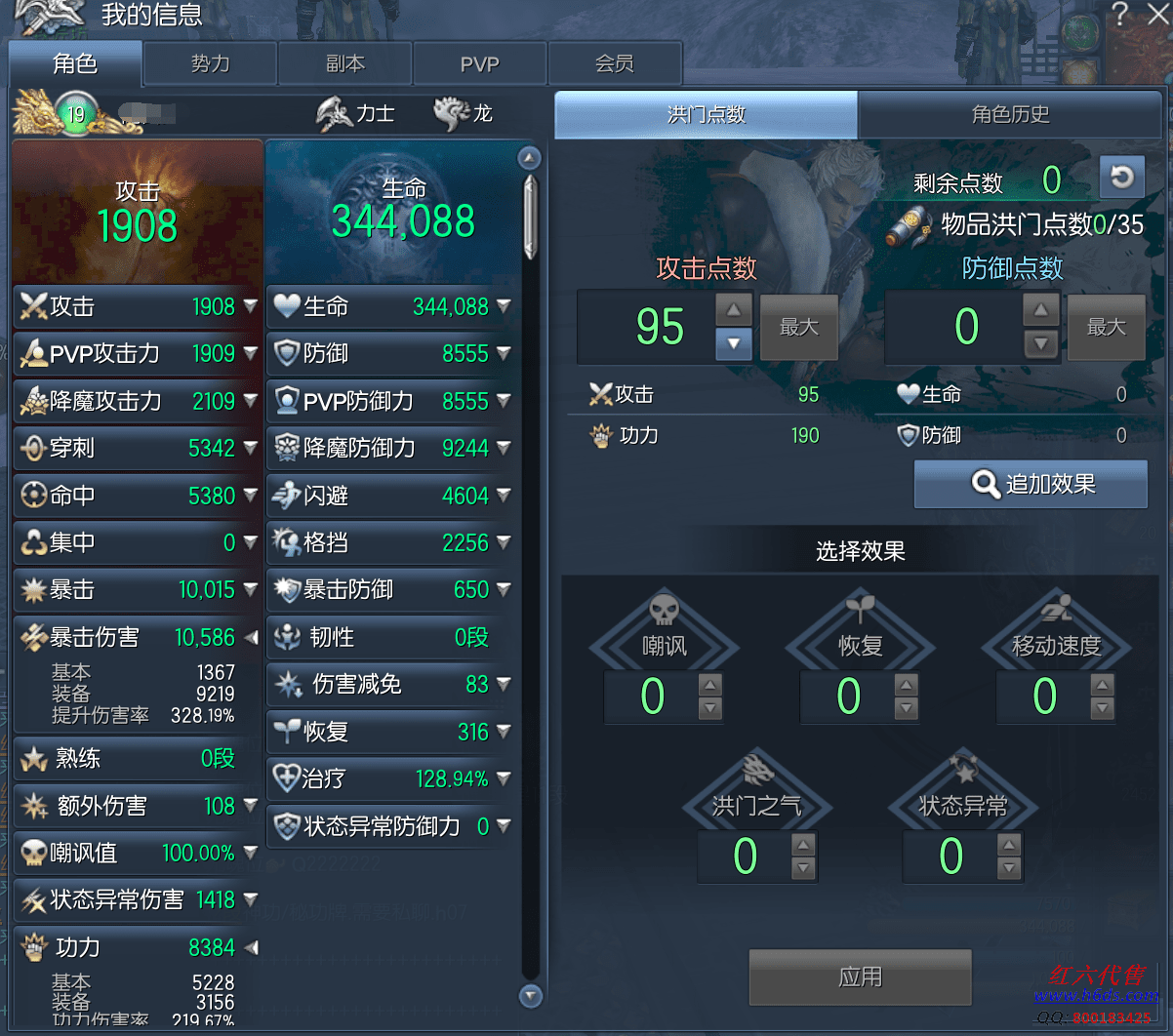Collapse the 暴击伤害 stat details

coord(251,637)
